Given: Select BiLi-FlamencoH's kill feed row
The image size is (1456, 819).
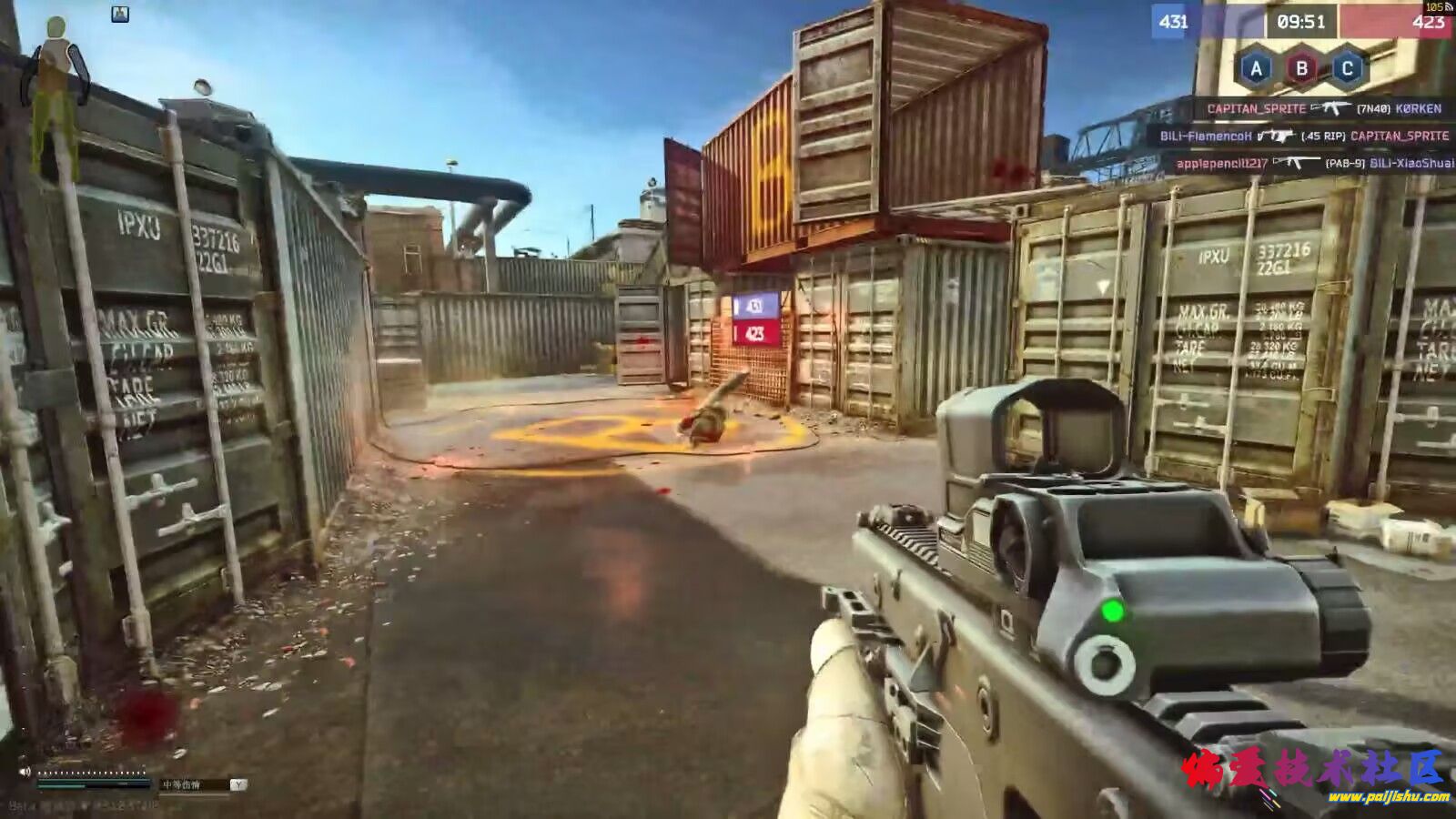Looking at the screenshot, I should click(x=1304, y=136).
